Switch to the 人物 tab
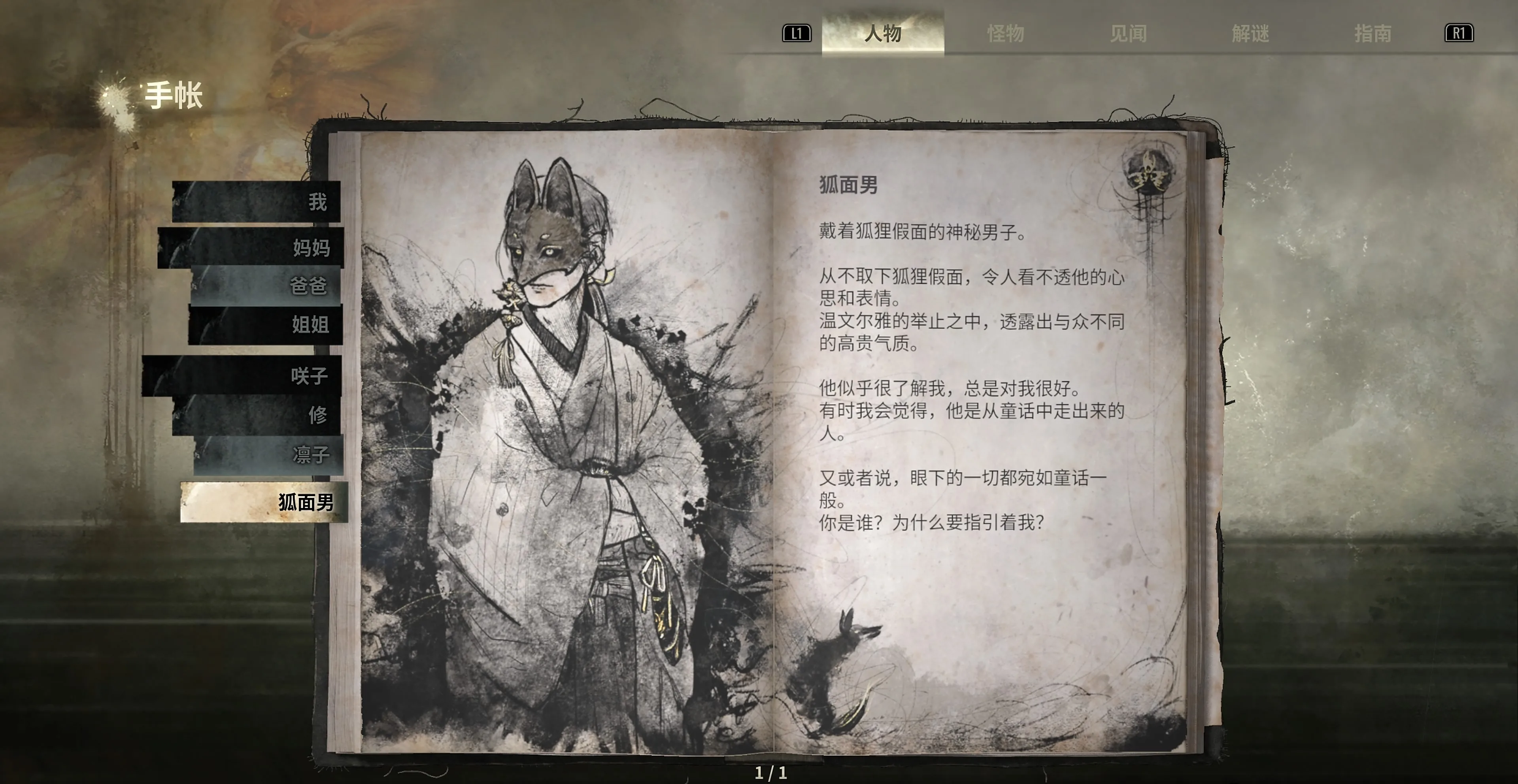The height and width of the screenshot is (784, 1518). point(882,33)
